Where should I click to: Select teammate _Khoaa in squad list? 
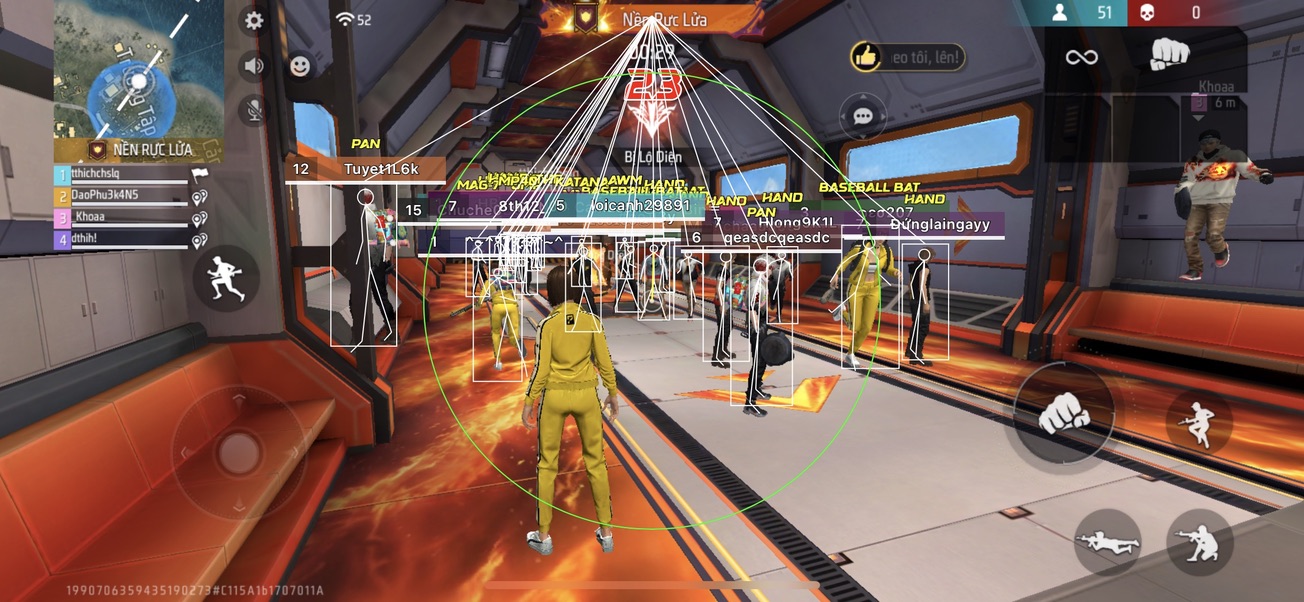(x=120, y=217)
